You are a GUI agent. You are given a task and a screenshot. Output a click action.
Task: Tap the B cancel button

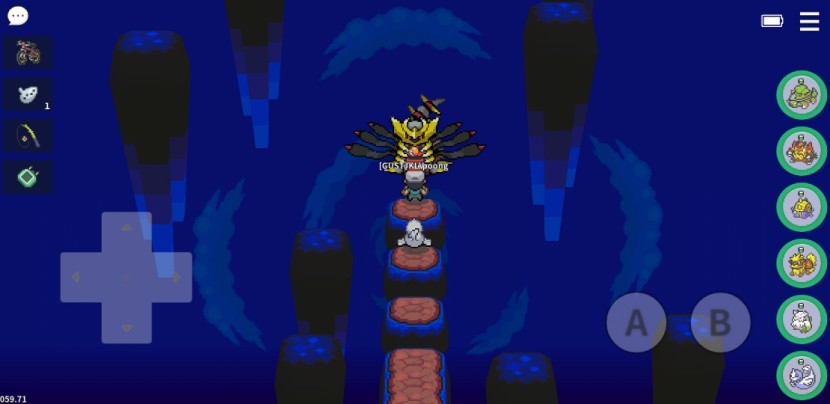[720, 322]
